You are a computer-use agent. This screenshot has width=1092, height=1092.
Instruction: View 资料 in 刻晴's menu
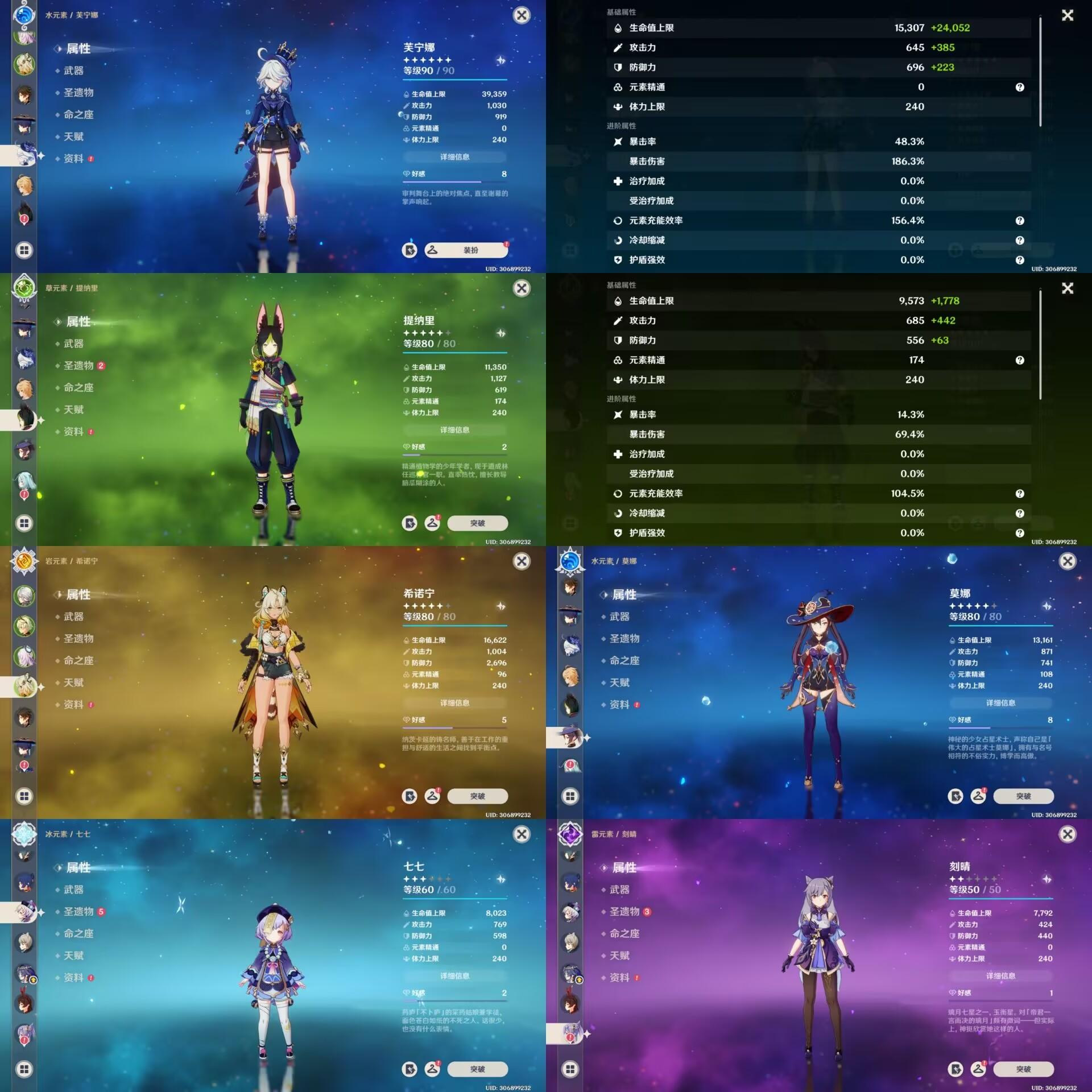[619, 978]
